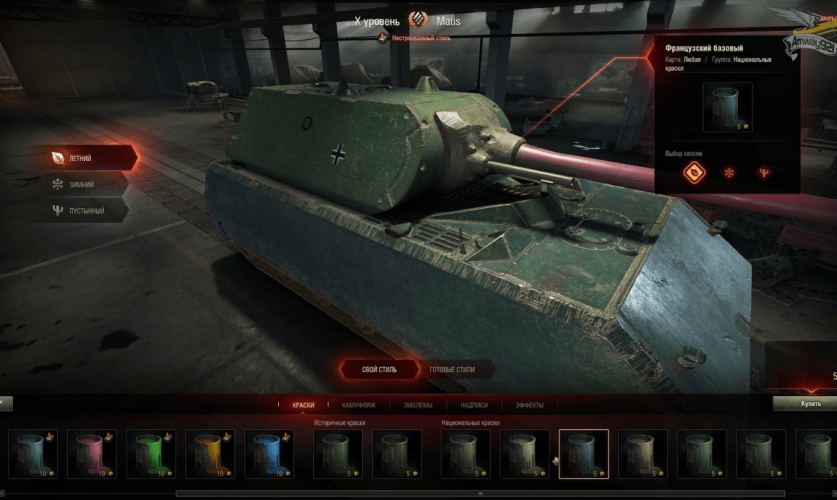Show the Эффекты tab
Screen dimensions: 837x500
[529, 405]
